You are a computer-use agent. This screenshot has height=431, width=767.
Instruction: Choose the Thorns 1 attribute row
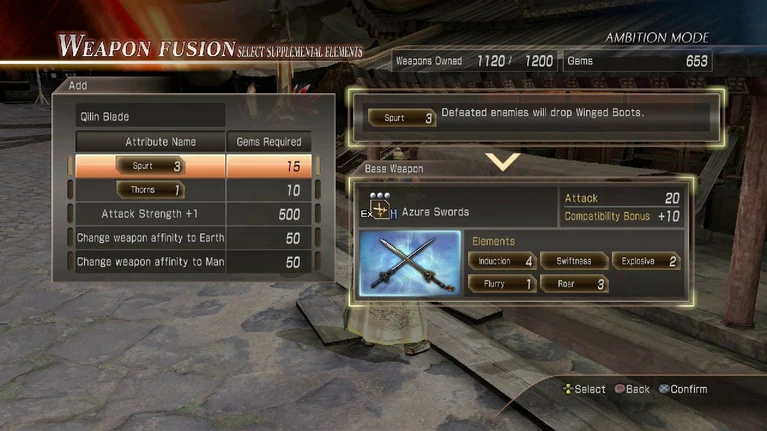[190, 190]
